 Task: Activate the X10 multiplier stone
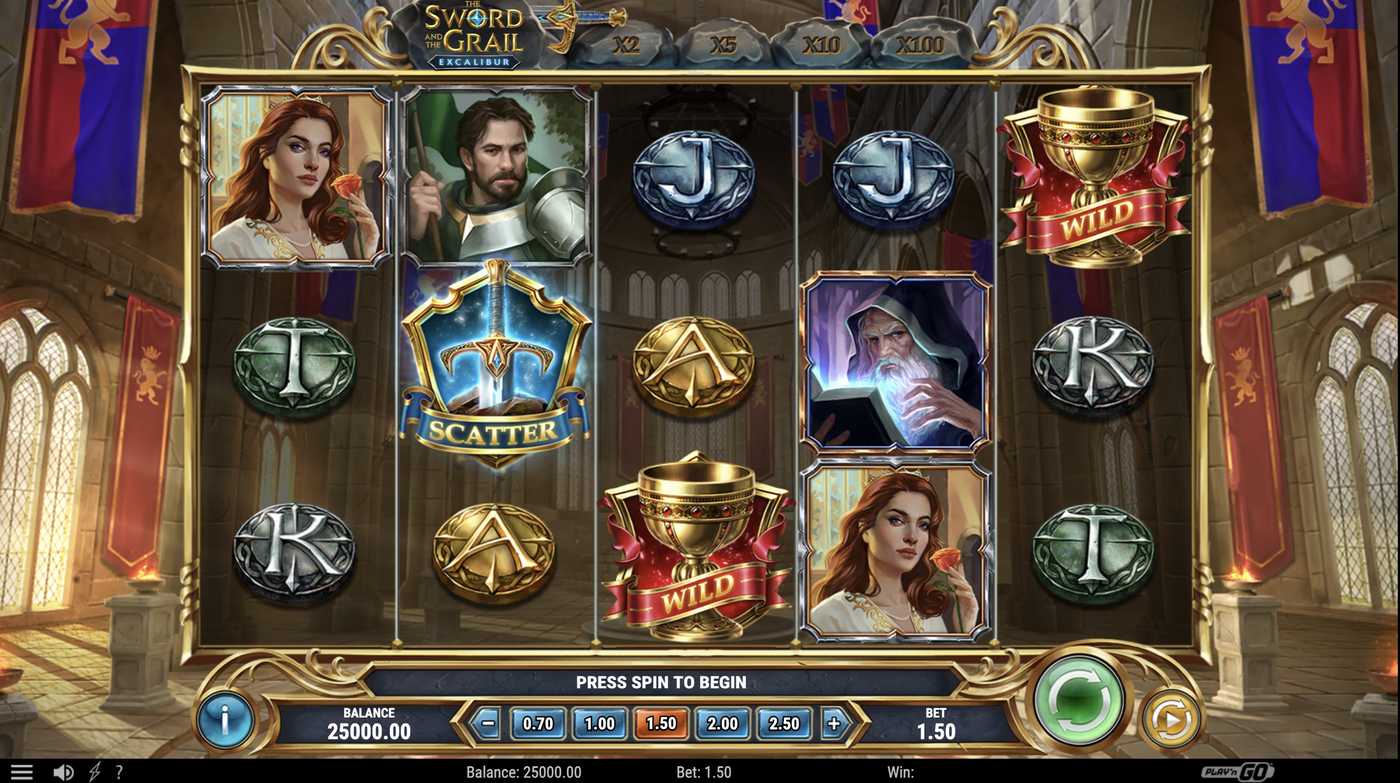[x=820, y=46]
